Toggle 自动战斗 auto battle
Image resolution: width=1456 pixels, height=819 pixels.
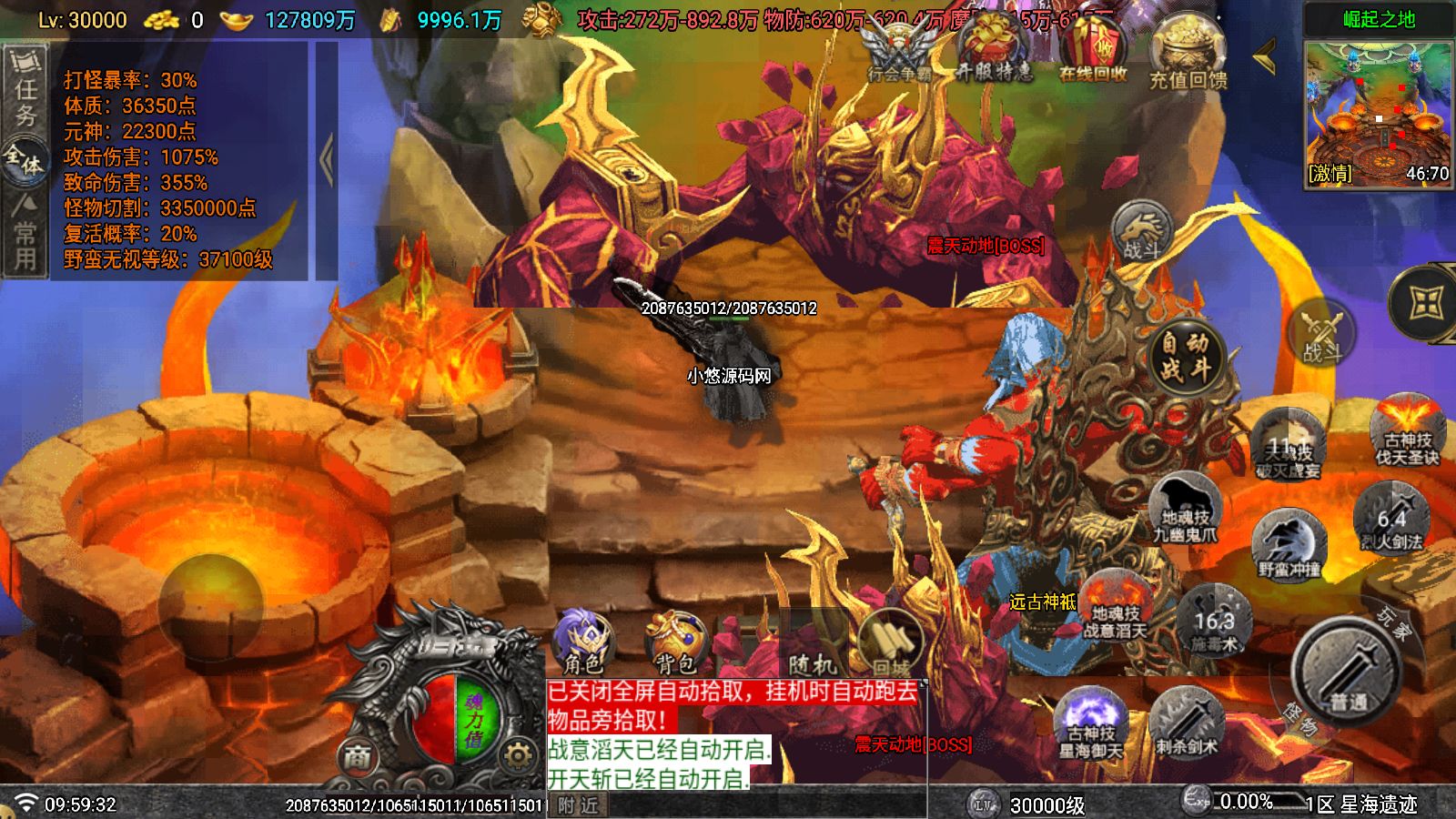[x=1185, y=356]
